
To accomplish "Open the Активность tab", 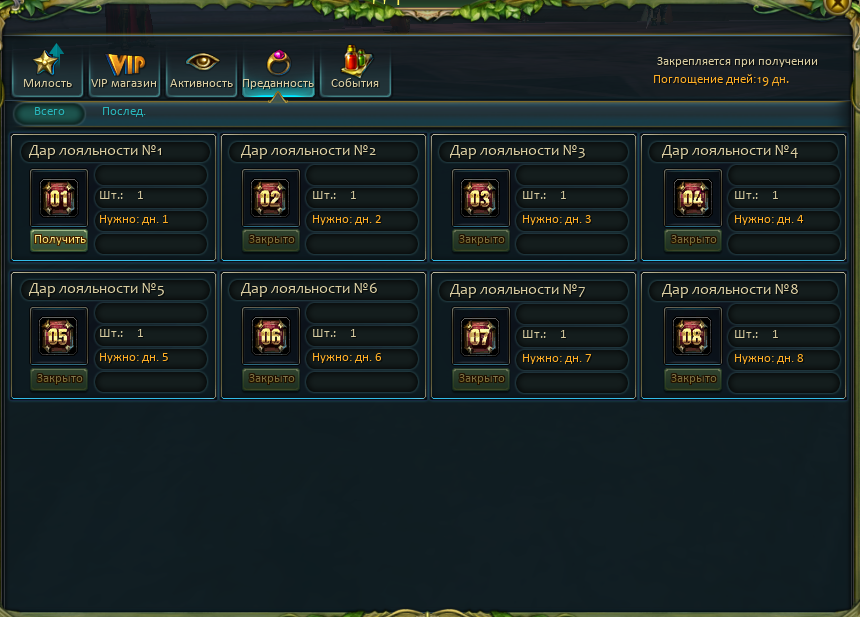I will pos(202,69).
